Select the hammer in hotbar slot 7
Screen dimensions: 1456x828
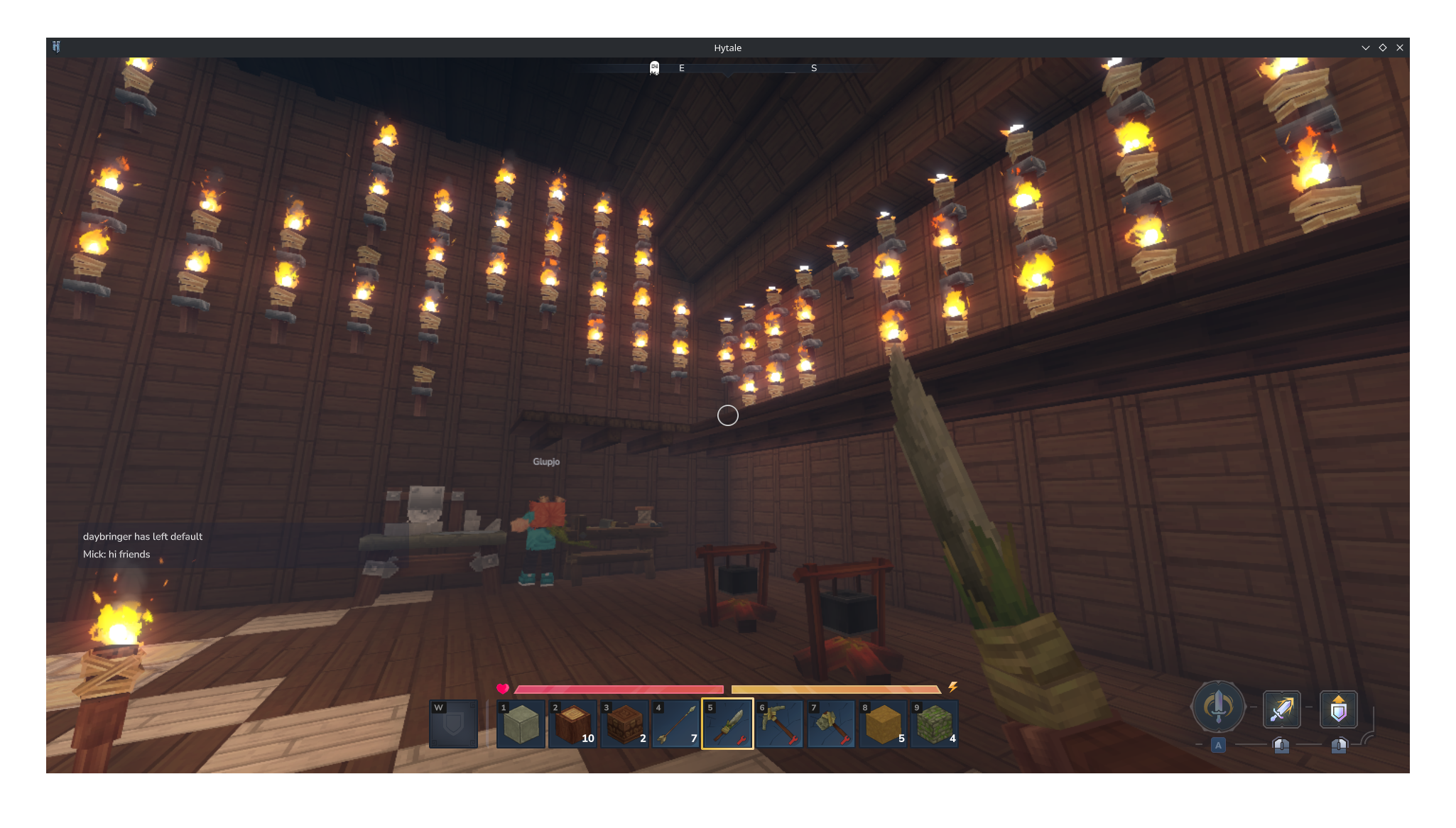click(831, 724)
